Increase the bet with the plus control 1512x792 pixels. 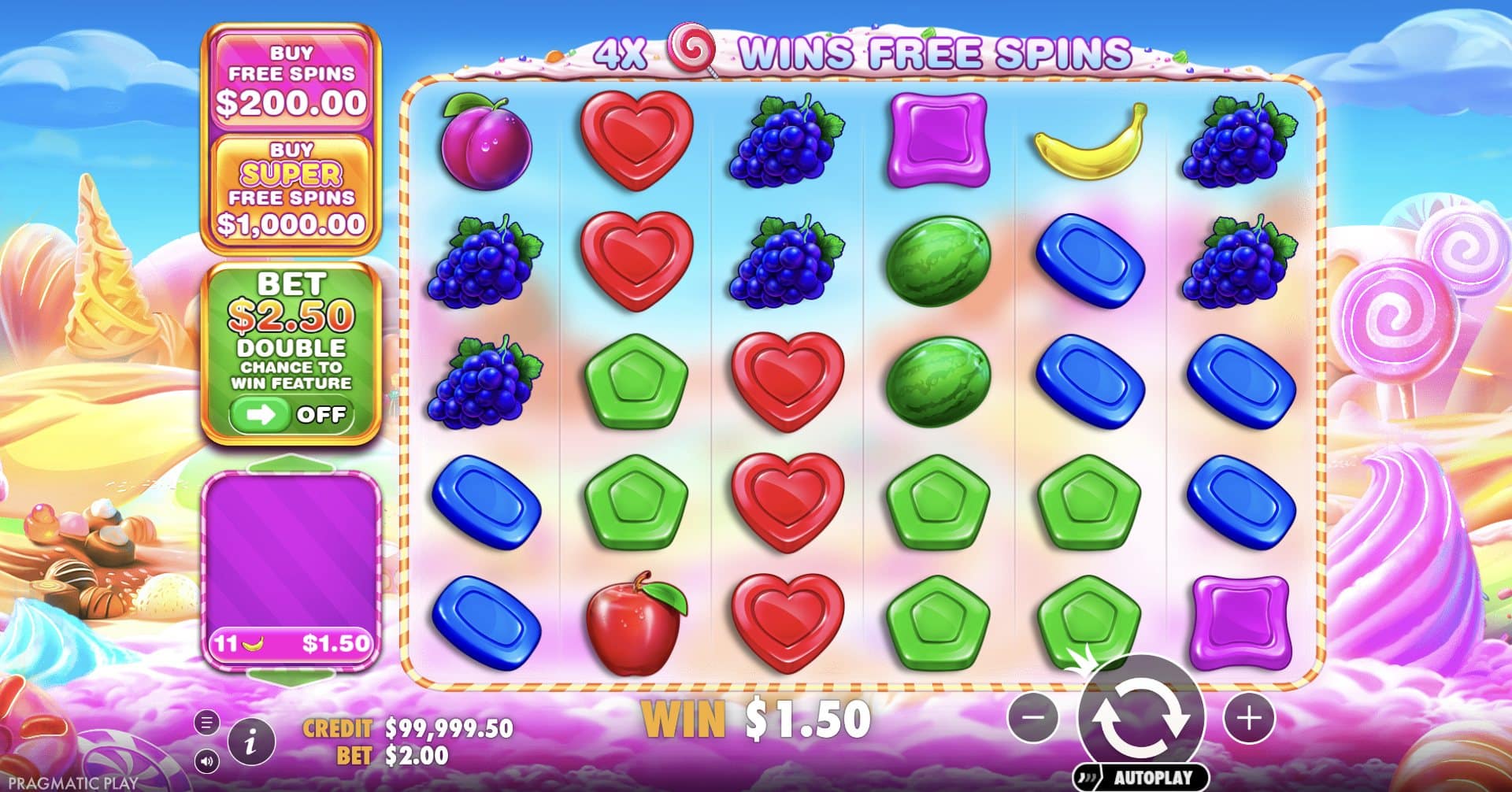[x=1248, y=719]
